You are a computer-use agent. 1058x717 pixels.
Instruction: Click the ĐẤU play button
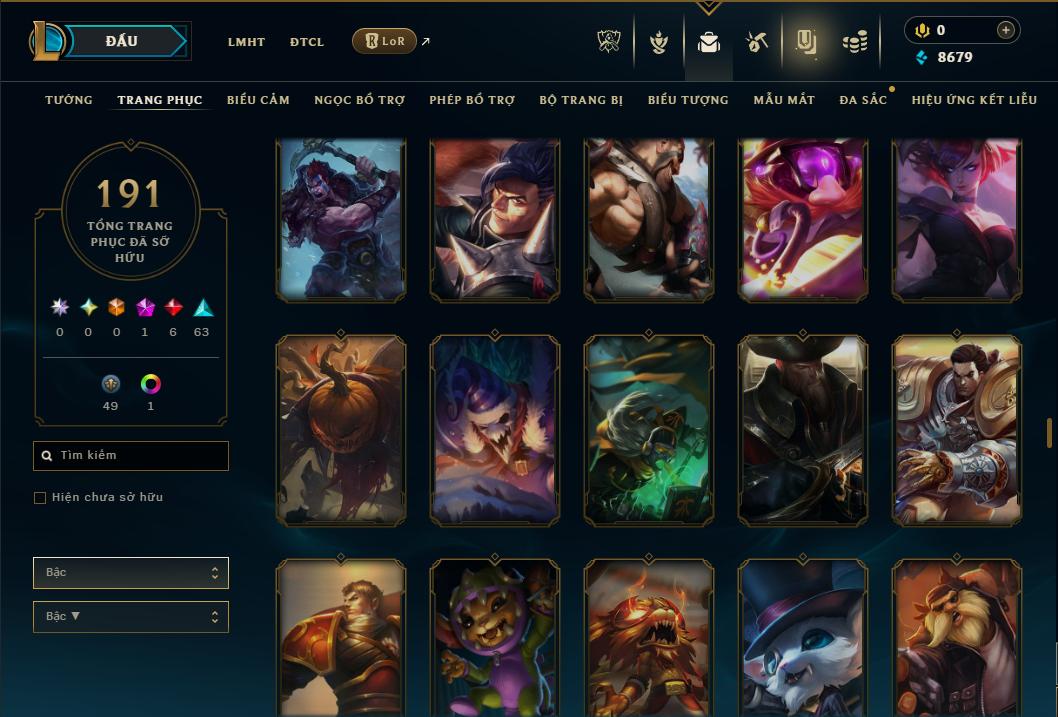pyautogui.click(x=122, y=41)
